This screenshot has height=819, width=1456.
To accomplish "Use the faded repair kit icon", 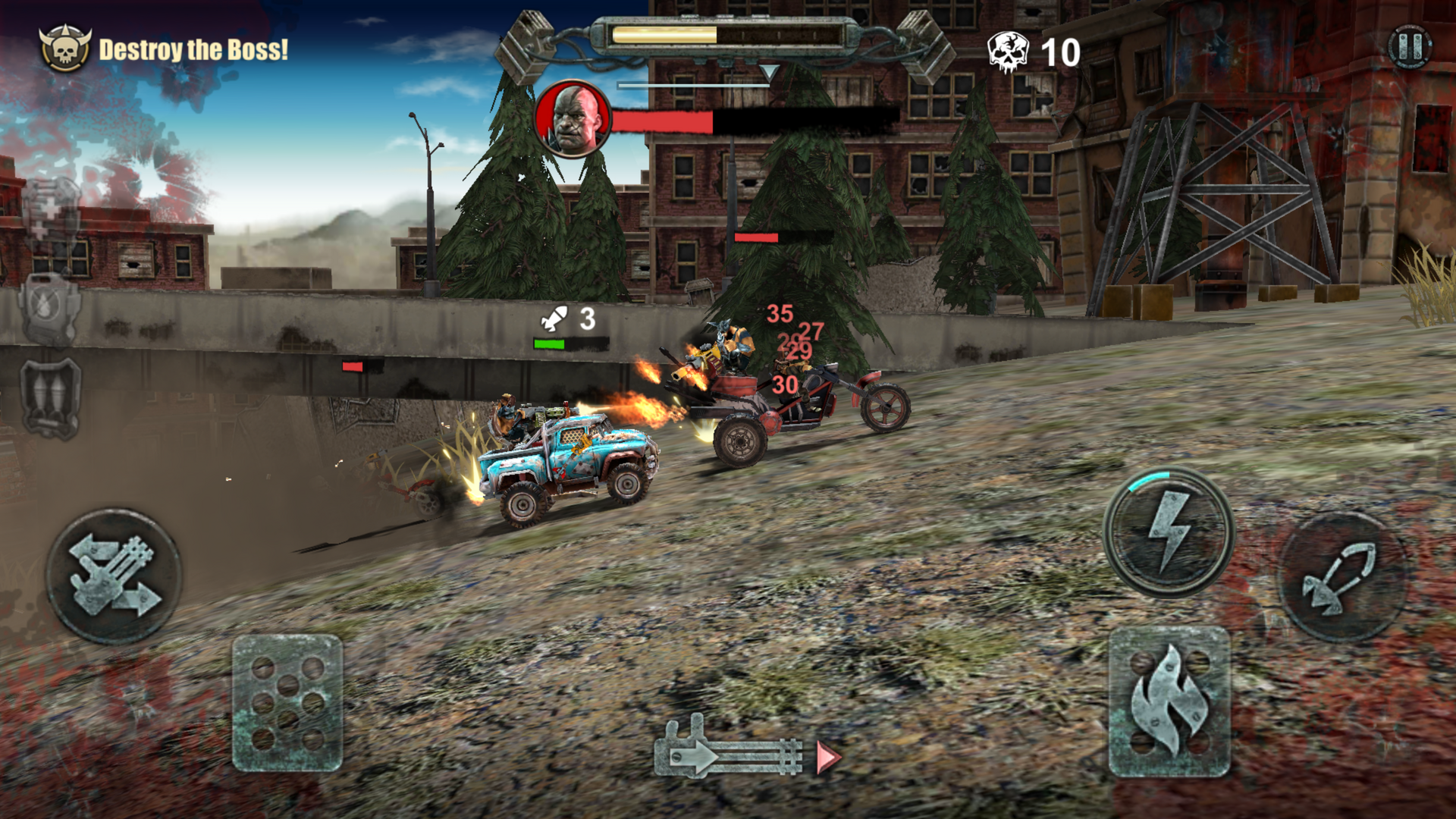I will point(50,212).
